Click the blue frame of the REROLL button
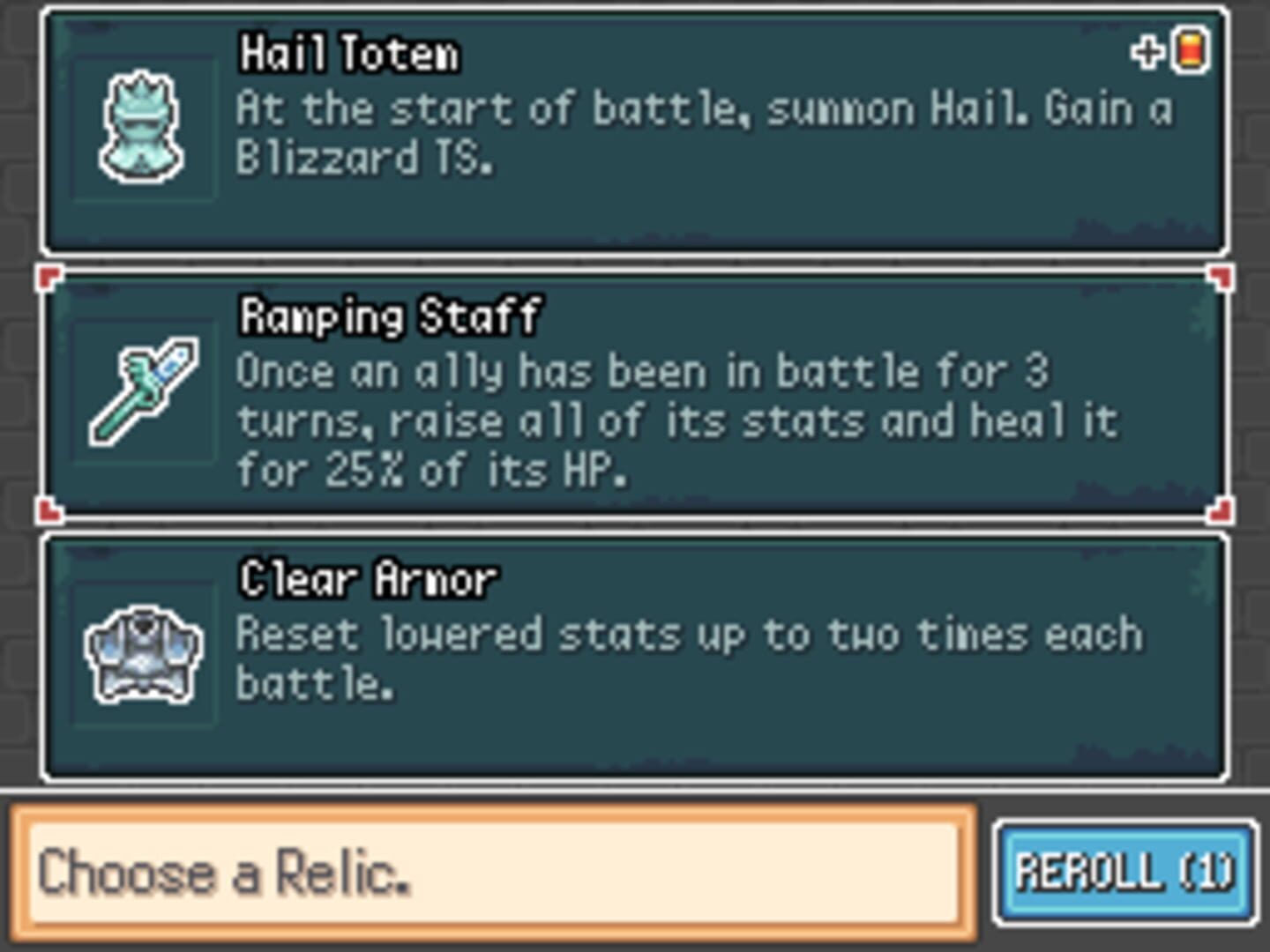This screenshot has height=952, width=1270. [1122, 873]
